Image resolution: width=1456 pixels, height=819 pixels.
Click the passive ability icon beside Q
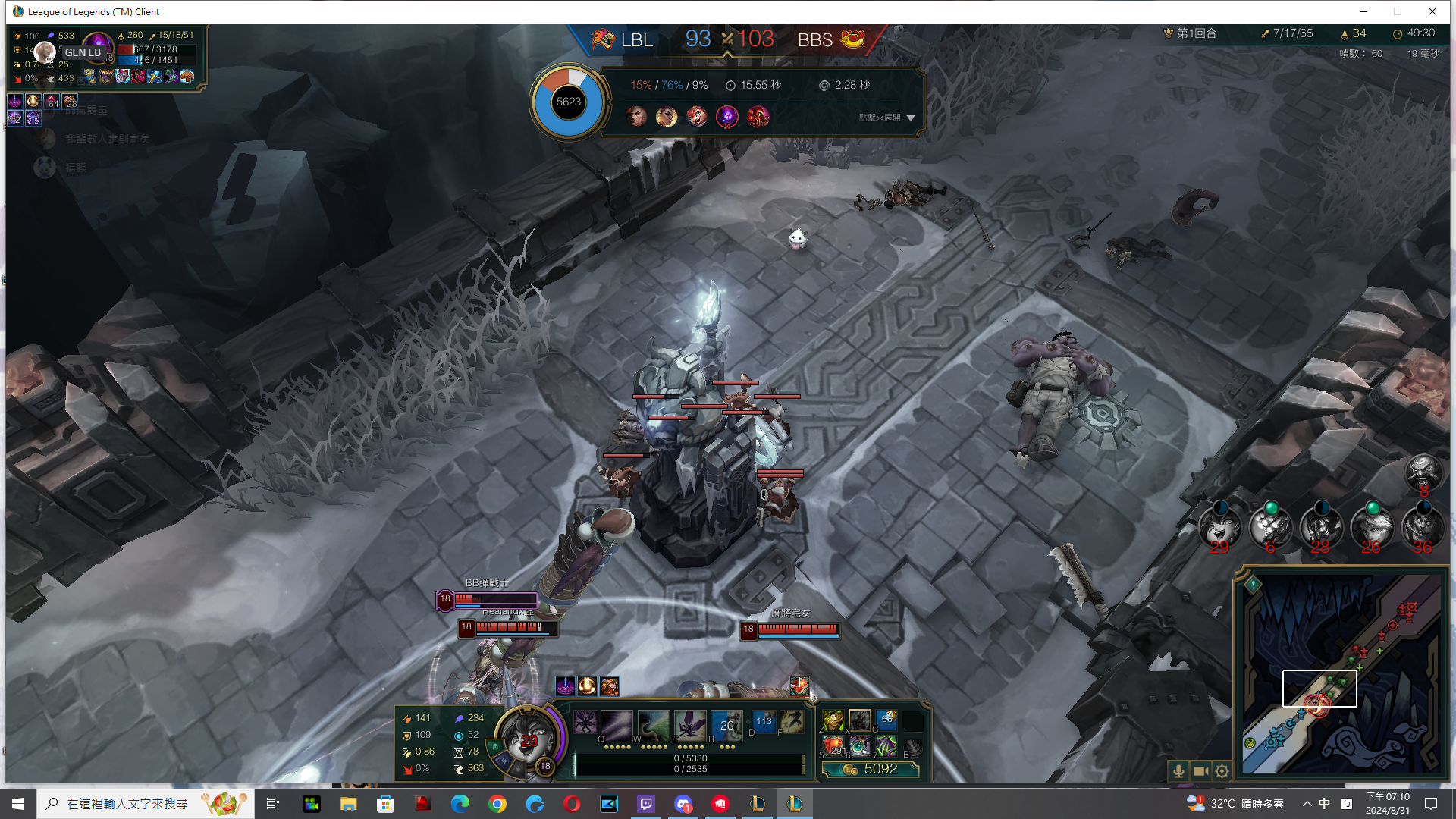(x=585, y=722)
